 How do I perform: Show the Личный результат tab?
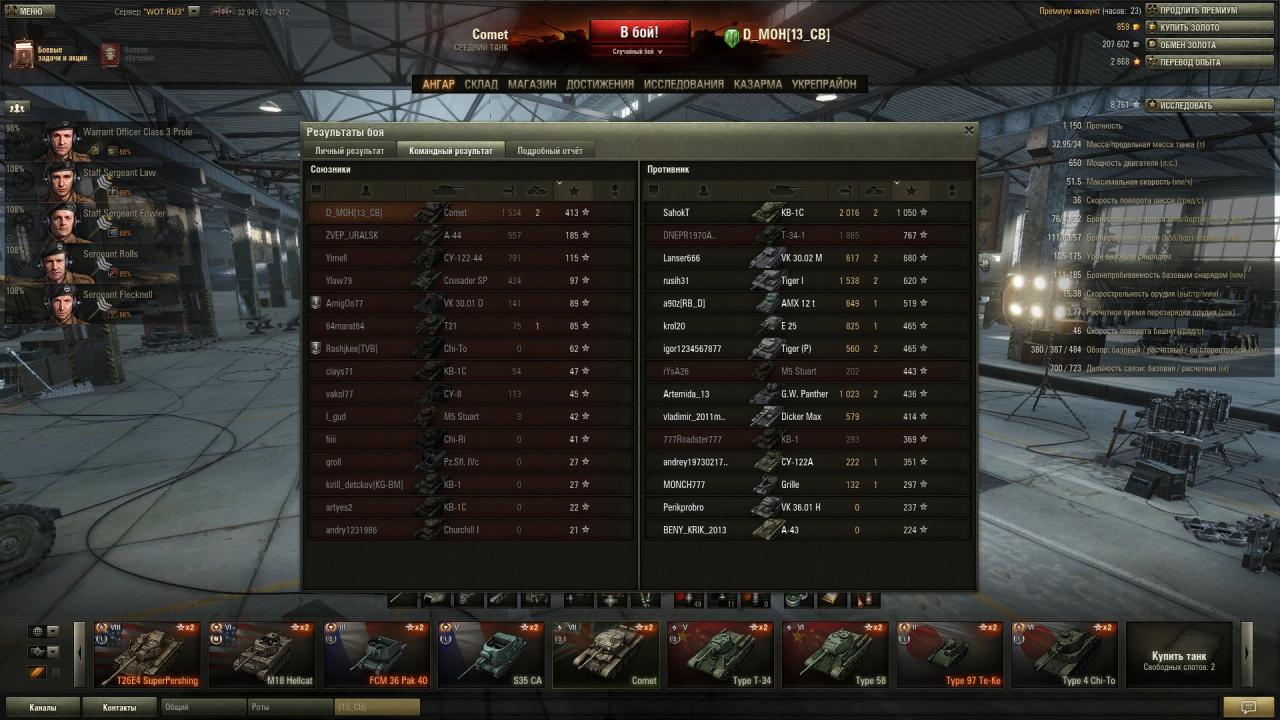point(349,151)
